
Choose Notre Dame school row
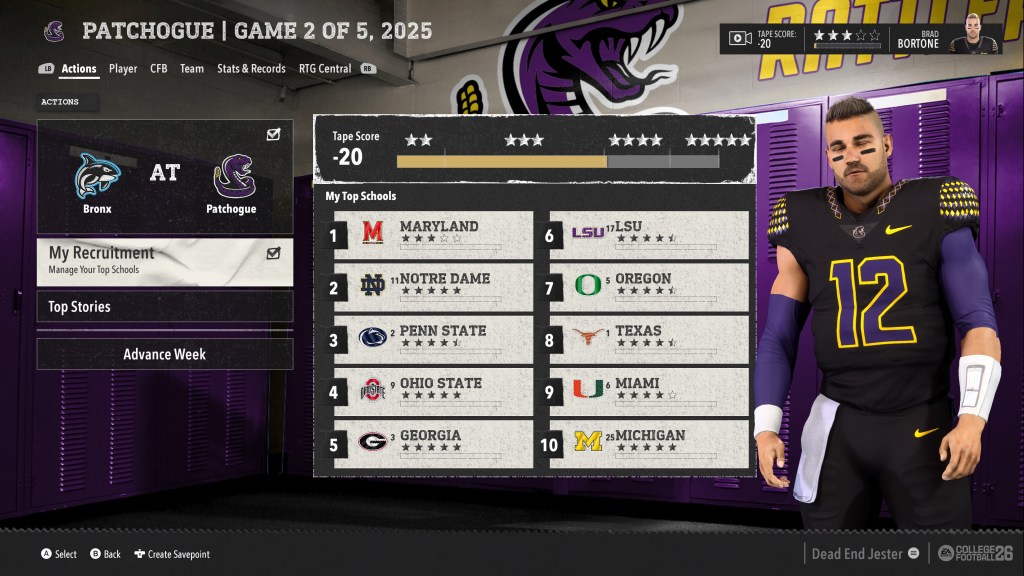pyautogui.click(x=433, y=287)
